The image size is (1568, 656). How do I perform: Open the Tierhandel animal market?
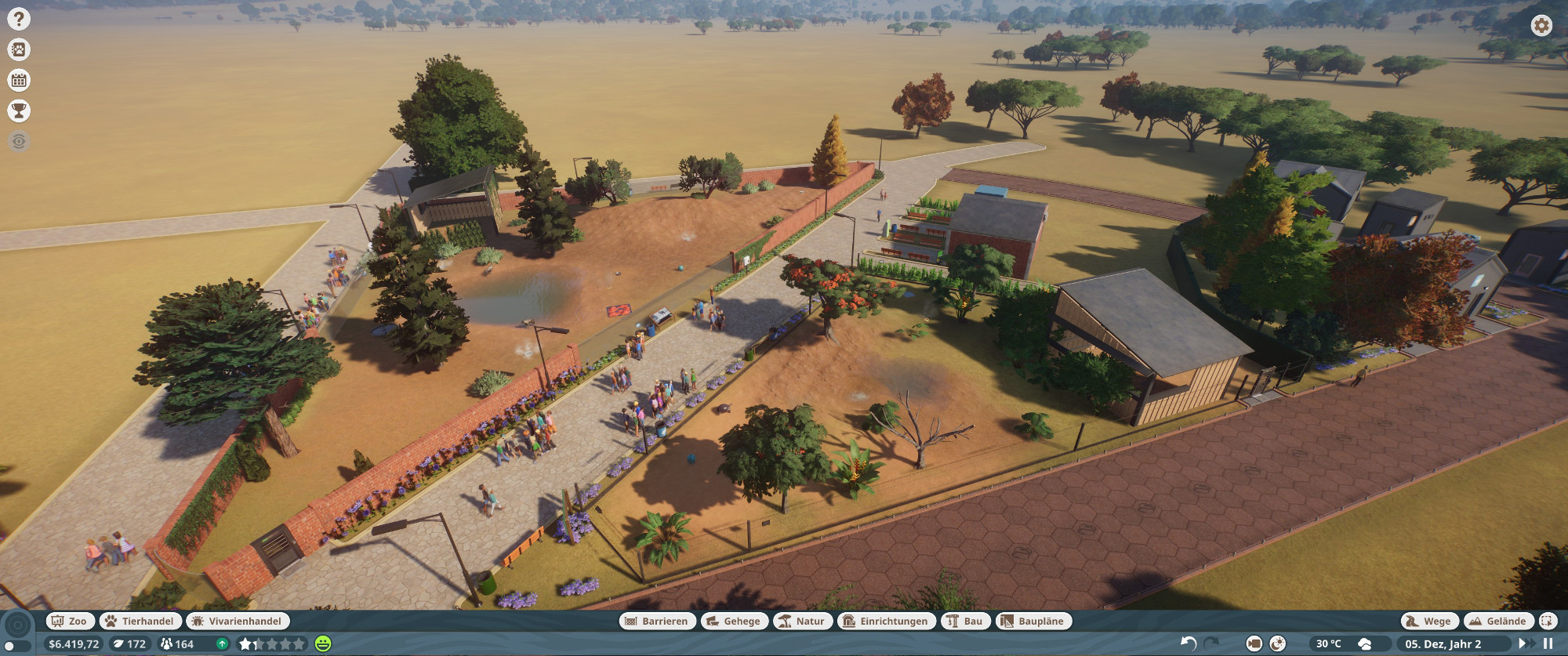tap(140, 621)
